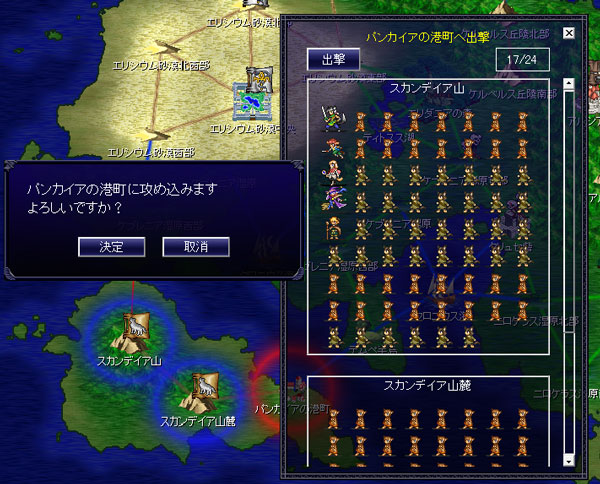This screenshot has height=484, width=600.
Task: Launch the sortie with the 出撃 button
Action: pos(332,59)
